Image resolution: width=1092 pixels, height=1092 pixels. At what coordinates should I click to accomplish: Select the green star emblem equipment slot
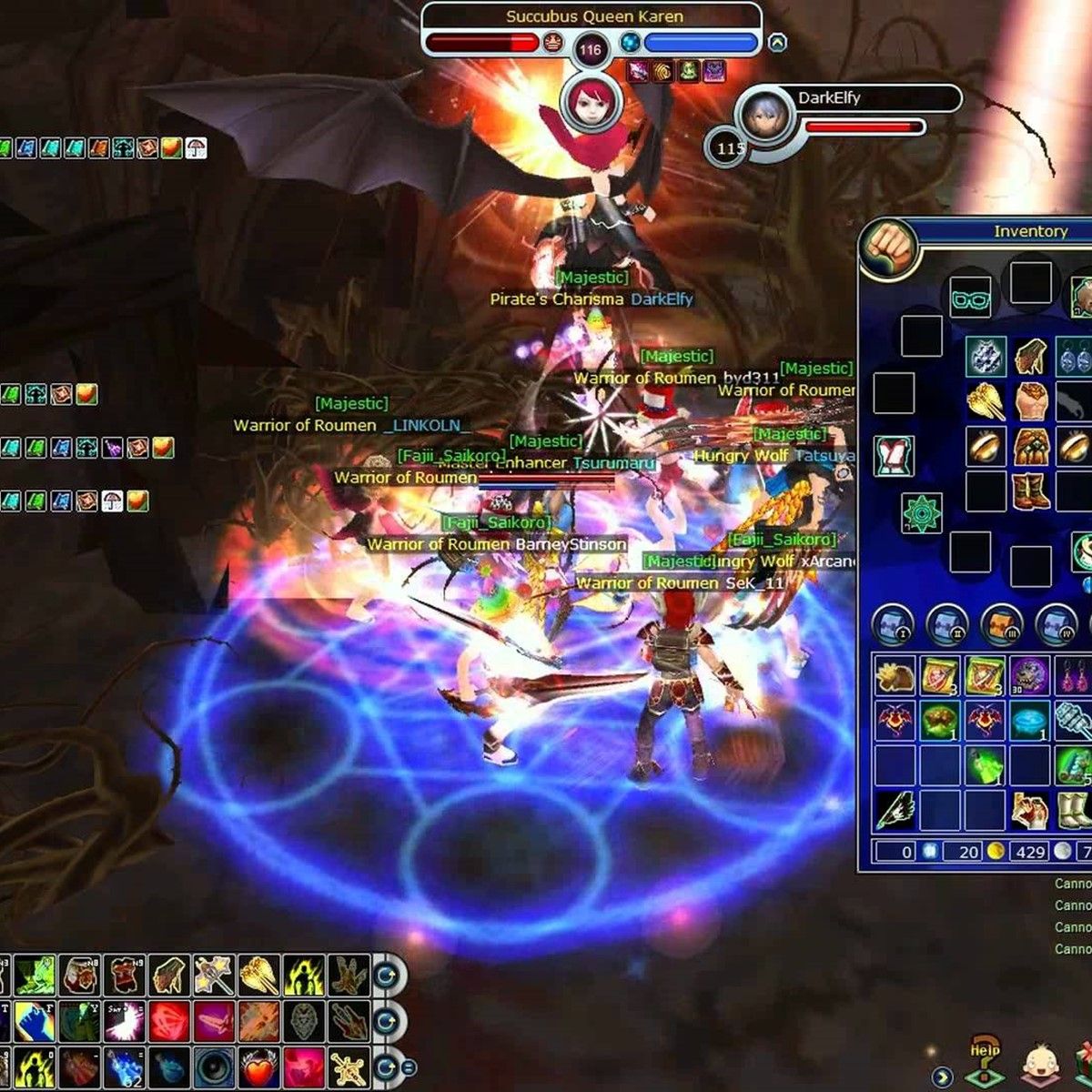pyautogui.click(x=921, y=513)
